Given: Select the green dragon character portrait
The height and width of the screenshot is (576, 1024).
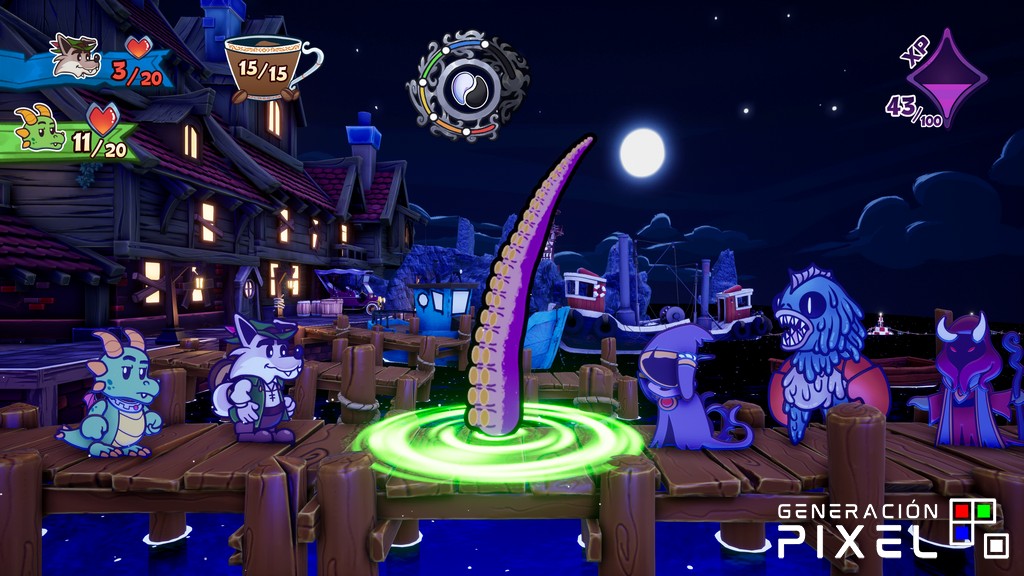Looking at the screenshot, I should (41, 129).
